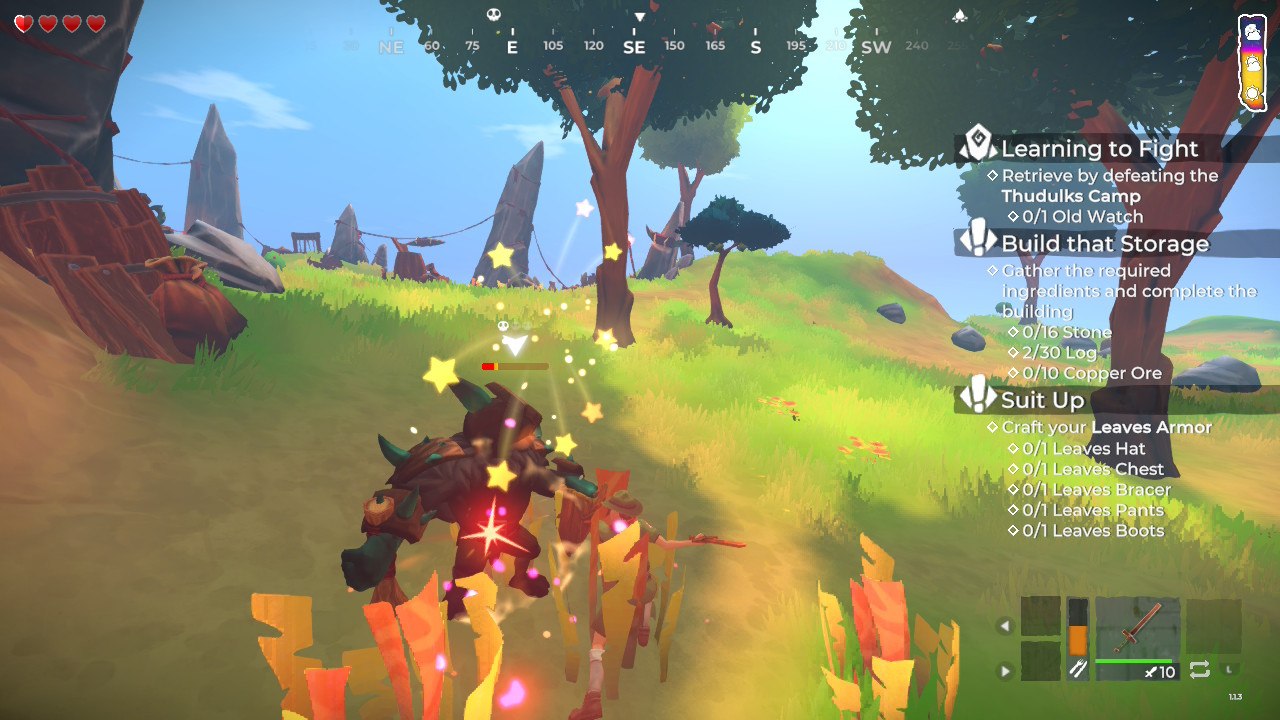Click the left arrow beside the hotbar
Image resolution: width=1280 pixels, height=720 pixels.
pyautogui.click(x=1005, y=627)
